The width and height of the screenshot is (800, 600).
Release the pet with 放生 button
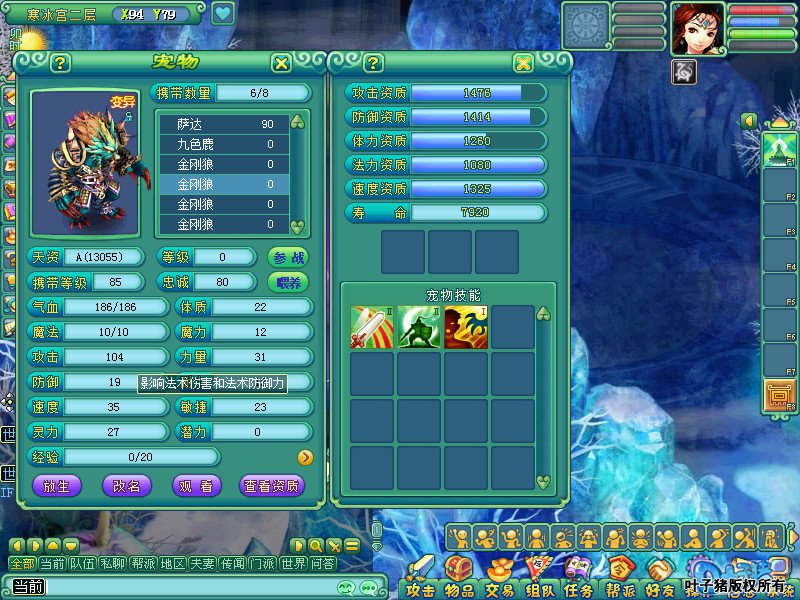[57, 485]
